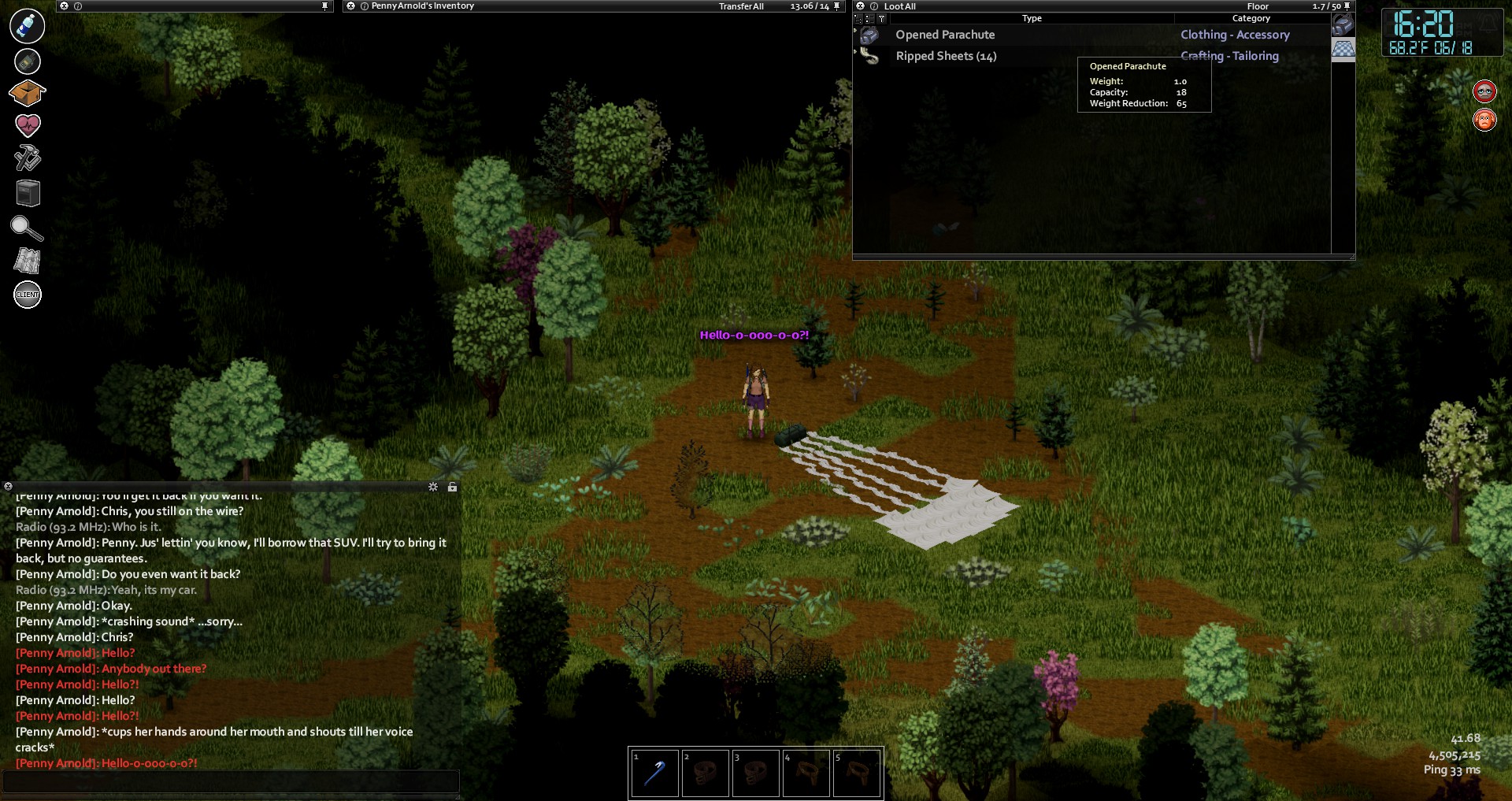Viewport: 1512px width, 801px height.
Task: Click Loot All in the floor window
Action: [x=899, y=6]
